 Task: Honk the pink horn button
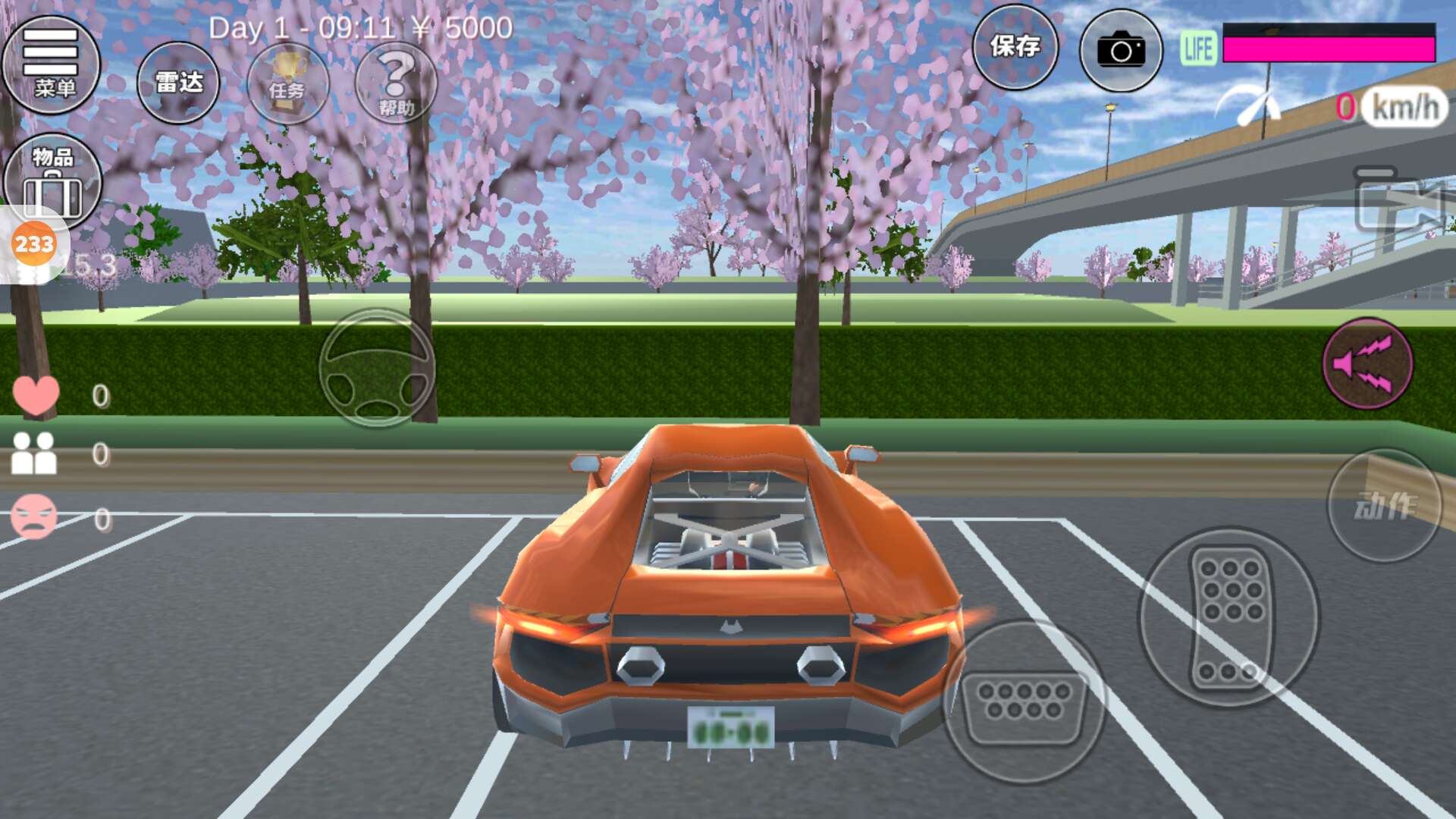tap(1367, 363)
